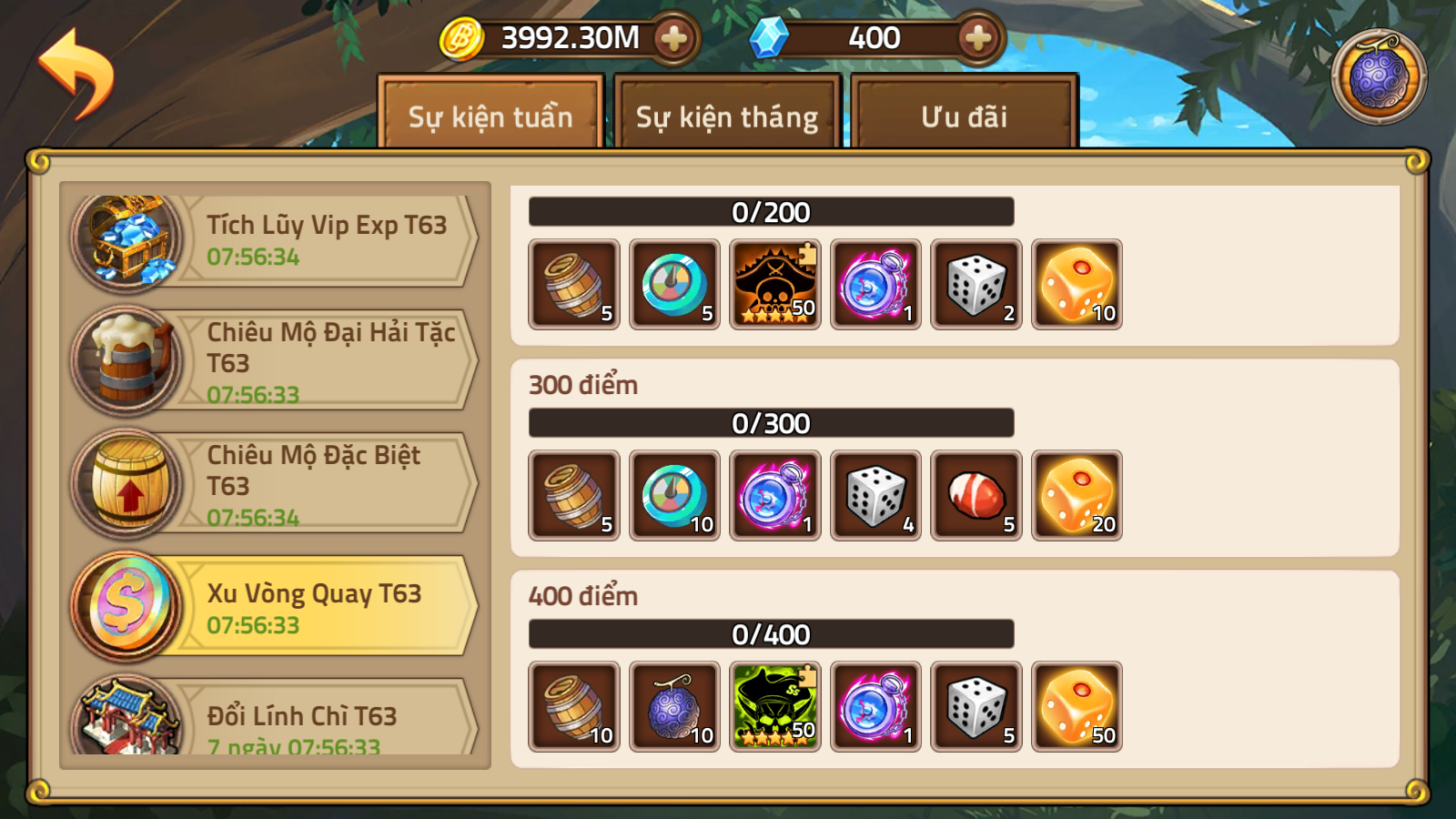View the compass reward showing 10
1456x819 pixels.
click(674, 496)
